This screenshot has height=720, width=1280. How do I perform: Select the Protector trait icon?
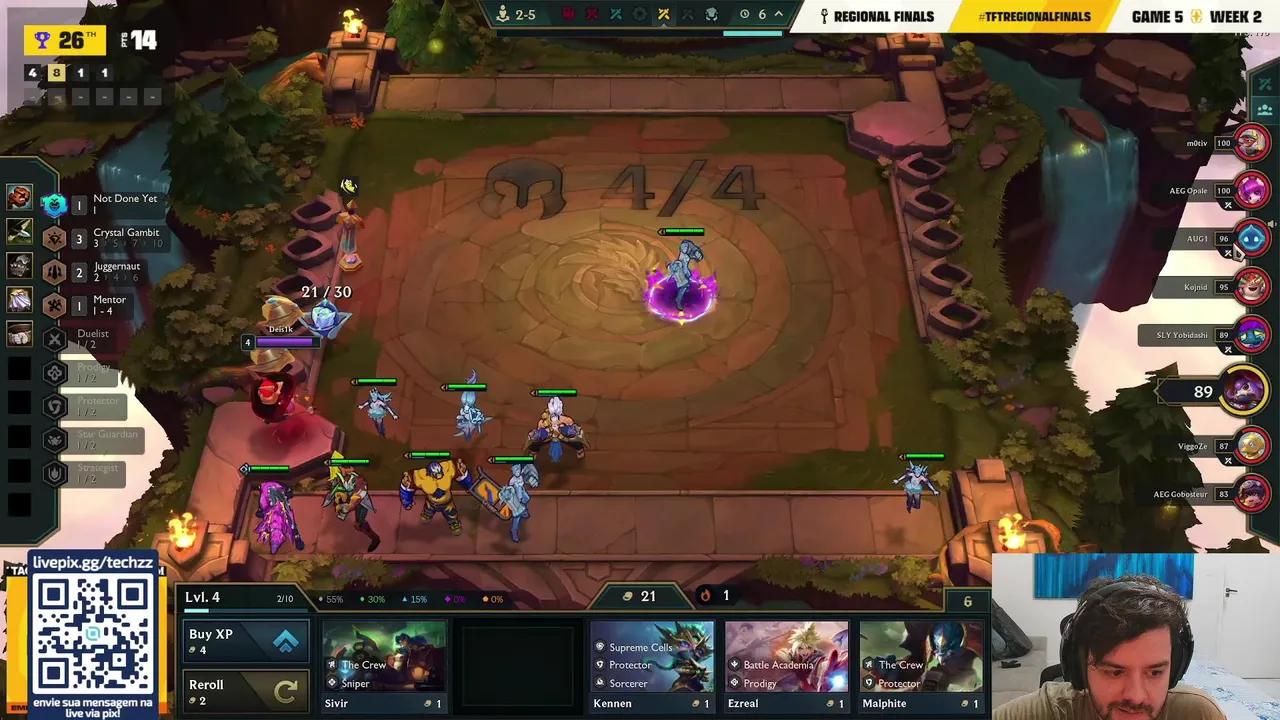pos(54,404)
